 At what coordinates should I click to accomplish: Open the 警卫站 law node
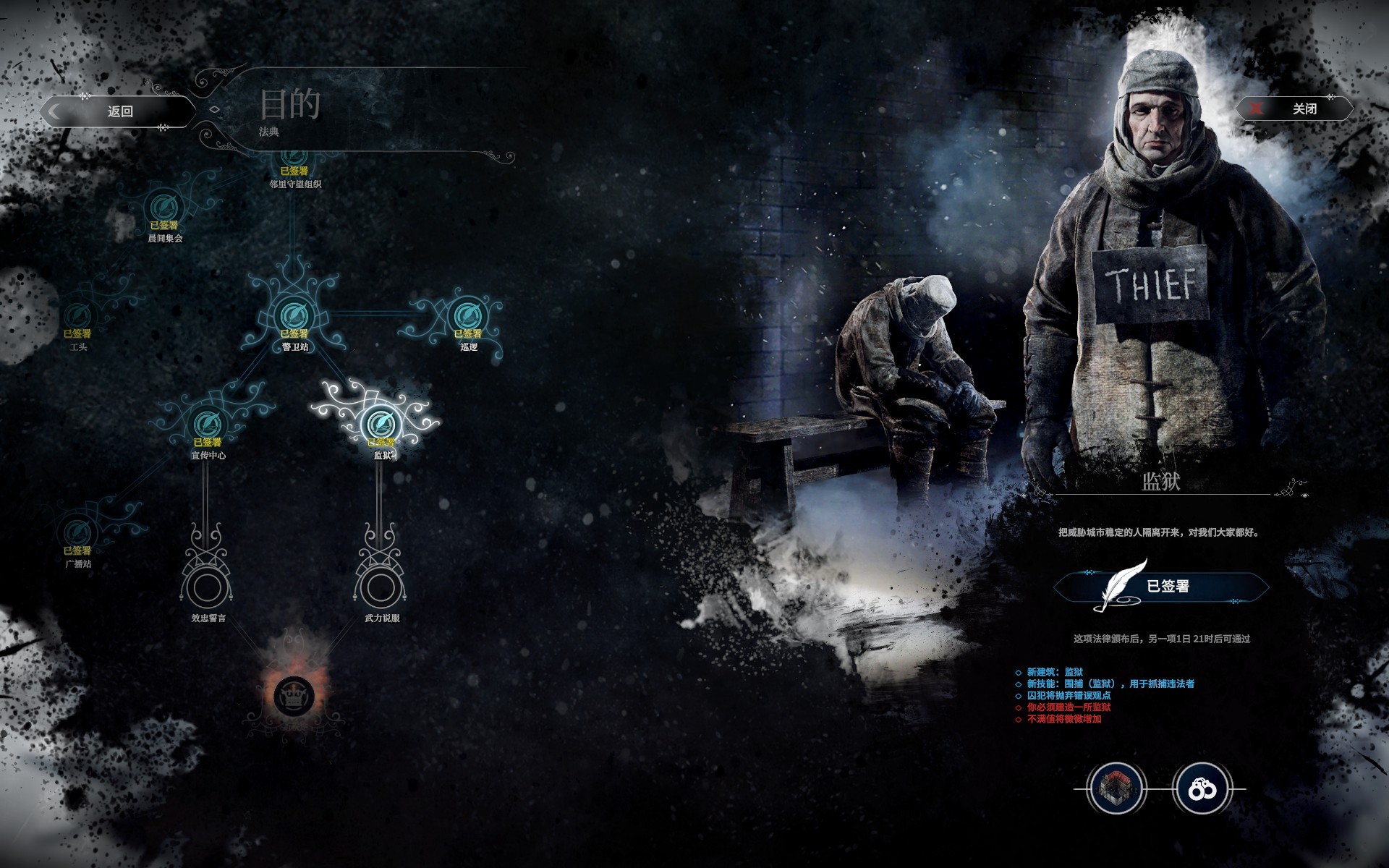[294, 315]
